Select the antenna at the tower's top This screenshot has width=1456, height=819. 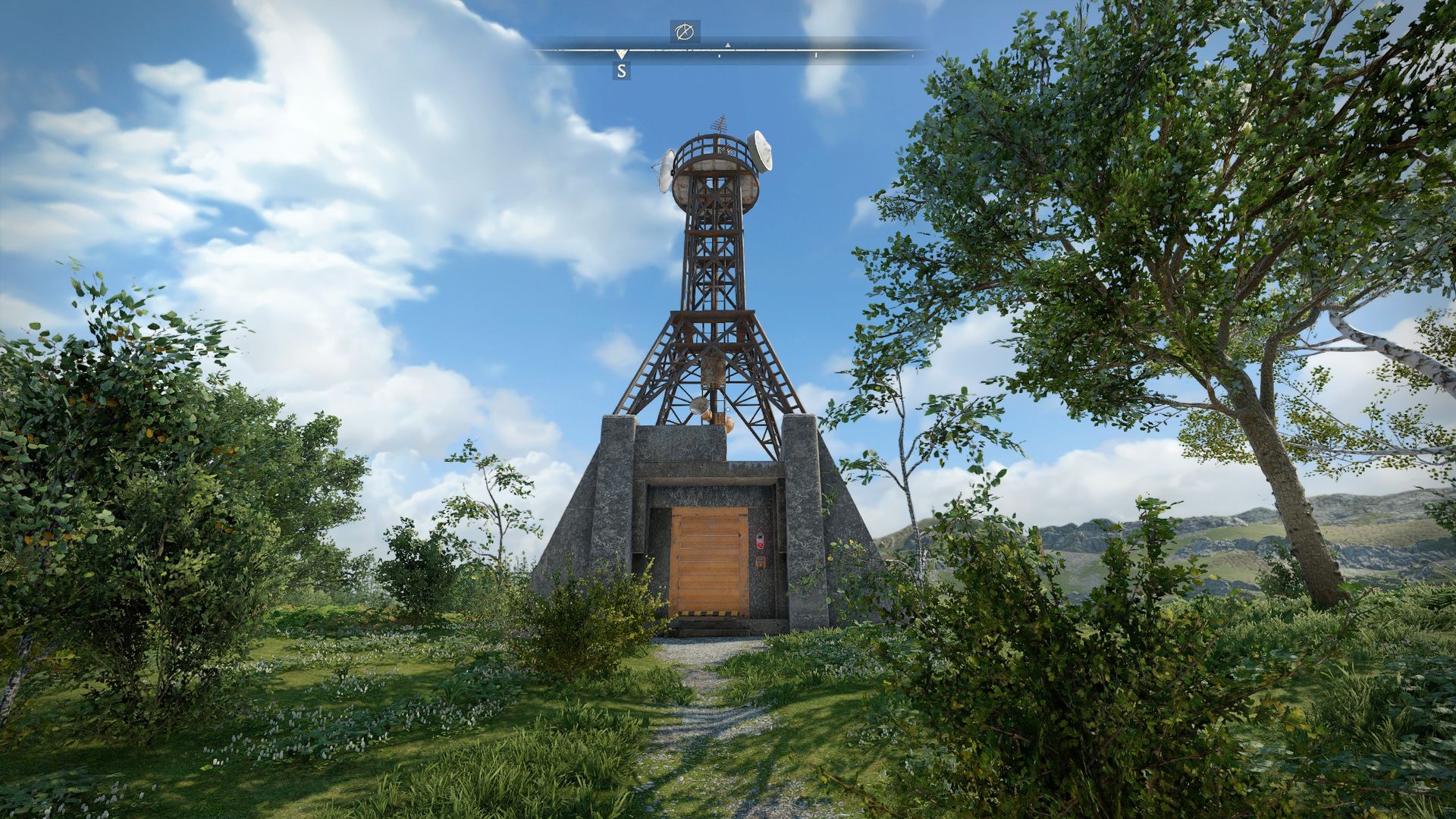(x=720, y=124)
